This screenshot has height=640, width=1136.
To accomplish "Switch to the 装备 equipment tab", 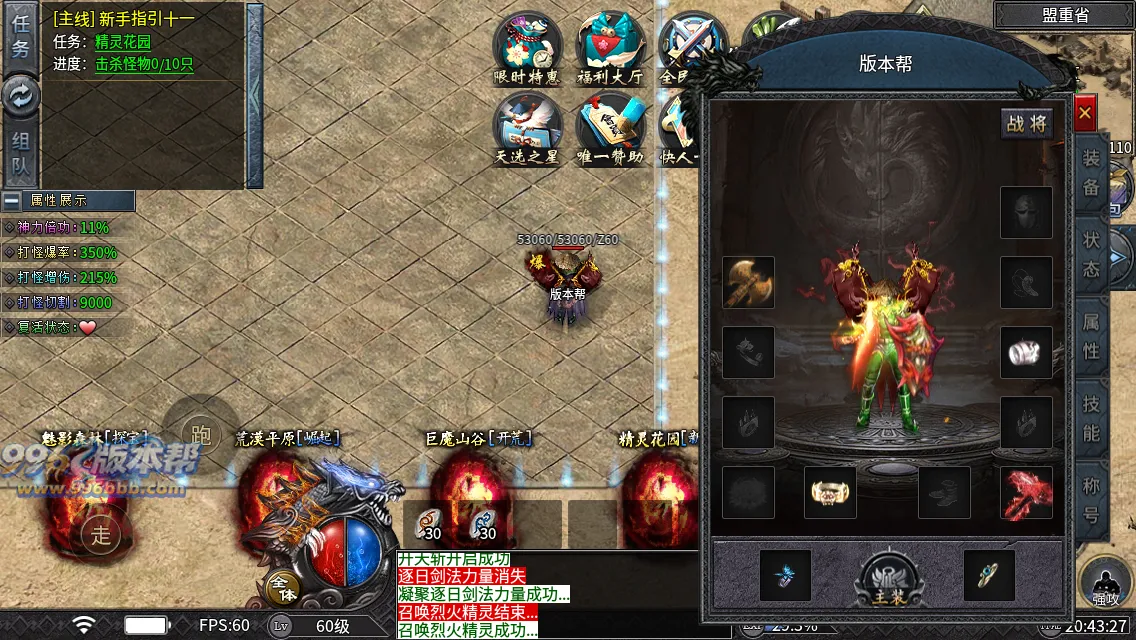I will [x=1091, y=173].
